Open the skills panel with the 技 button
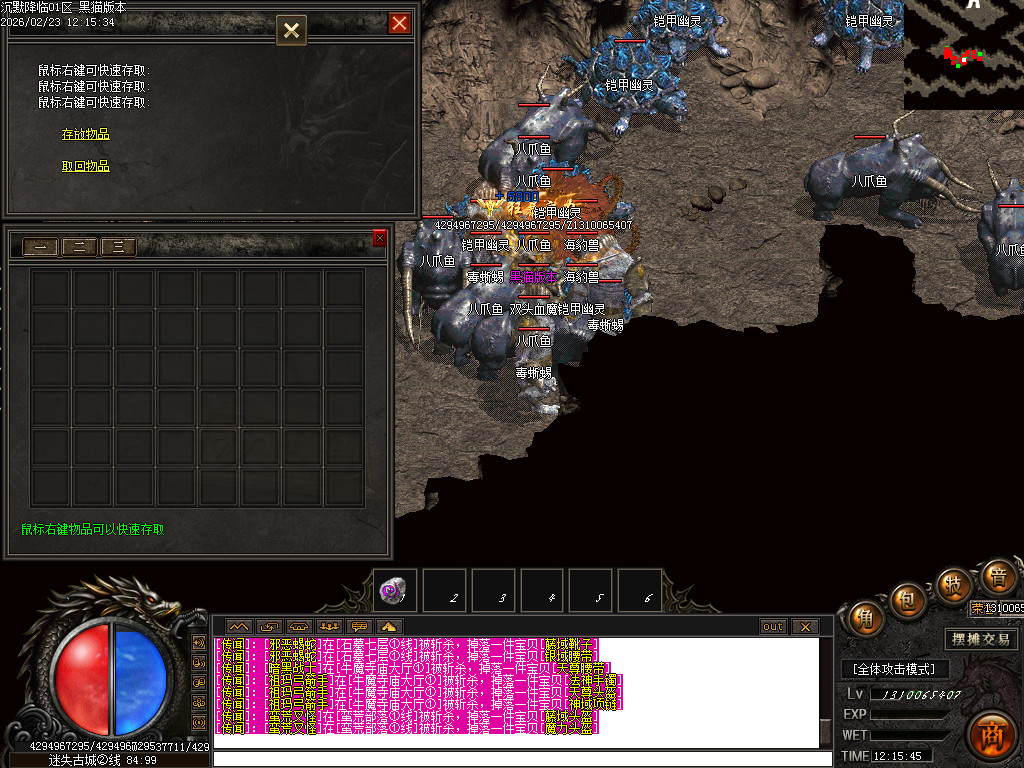Viewport: 1024px width, 768px height. (x=954, y=584)
